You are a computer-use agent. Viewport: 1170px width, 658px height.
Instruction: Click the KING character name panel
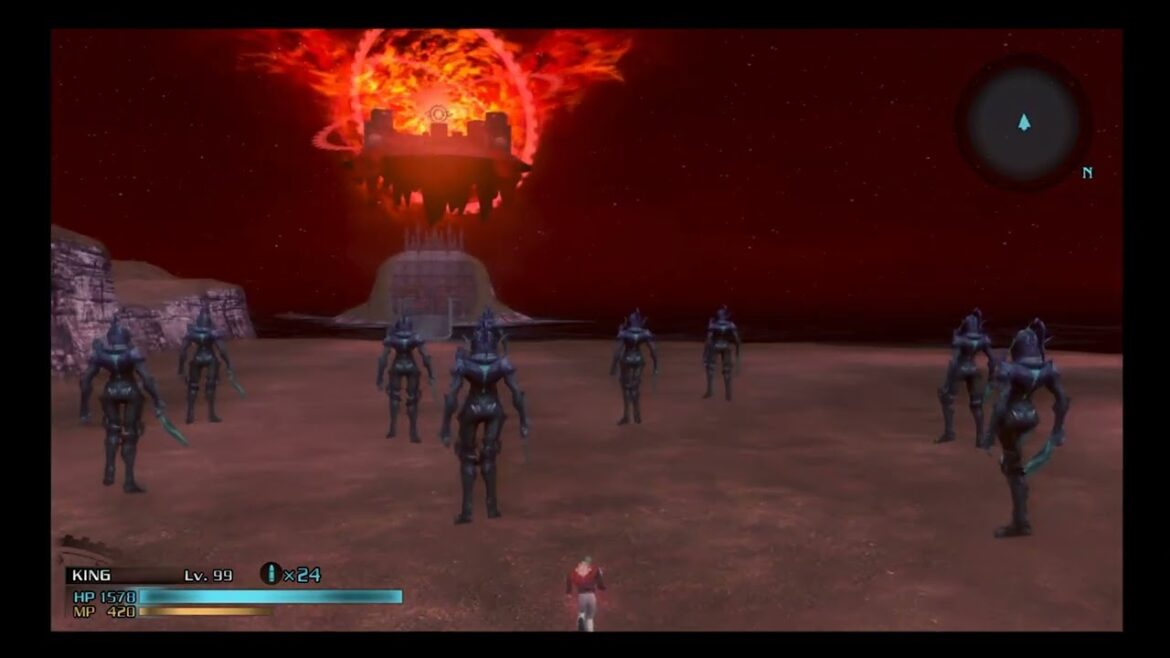pyautogui.click(x=92, y=575)
